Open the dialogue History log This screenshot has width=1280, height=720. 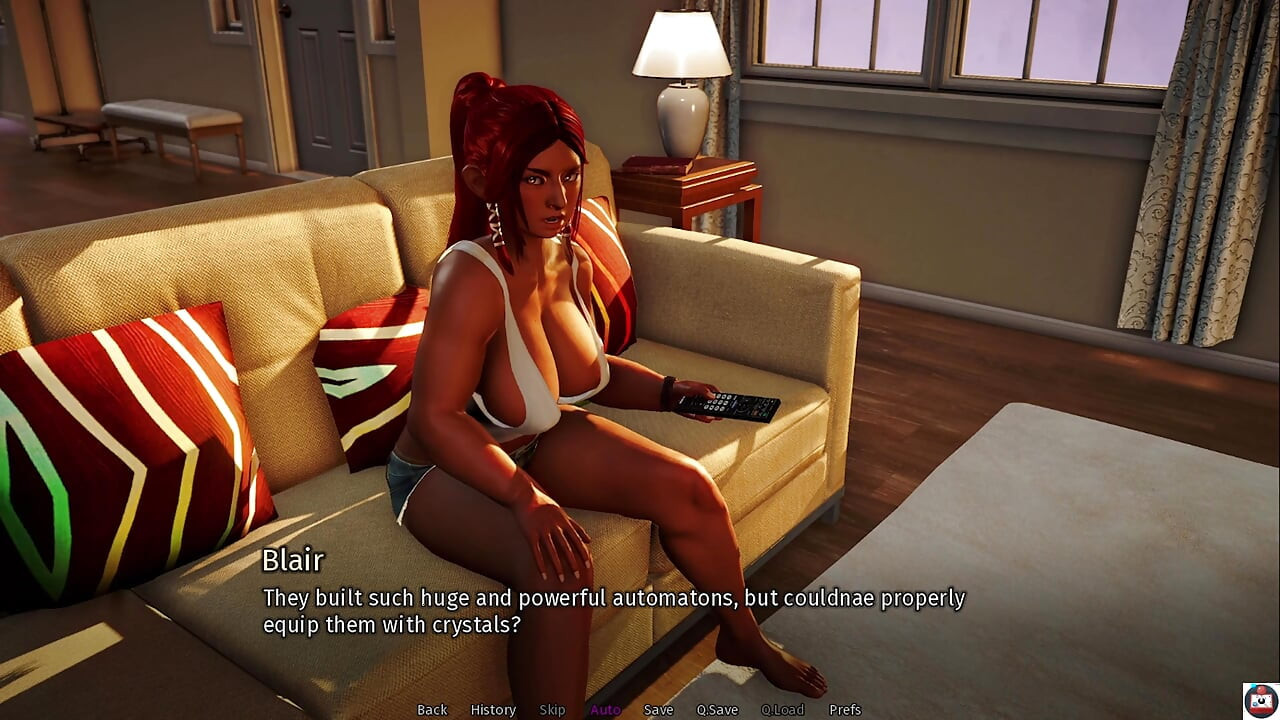click(x=493, y=710)
